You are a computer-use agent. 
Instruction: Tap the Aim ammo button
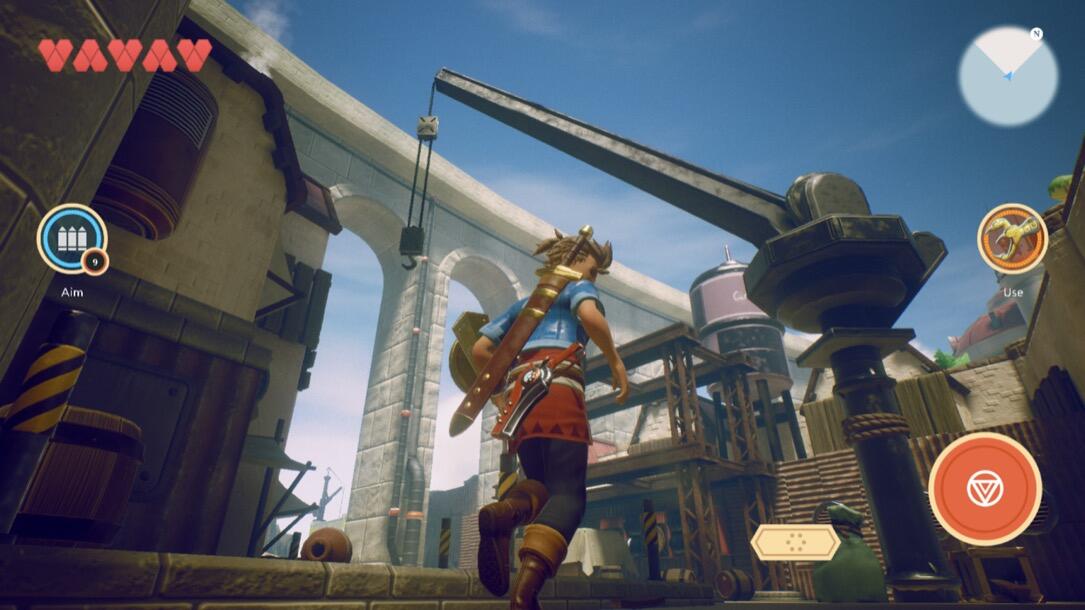pos(71,240)
